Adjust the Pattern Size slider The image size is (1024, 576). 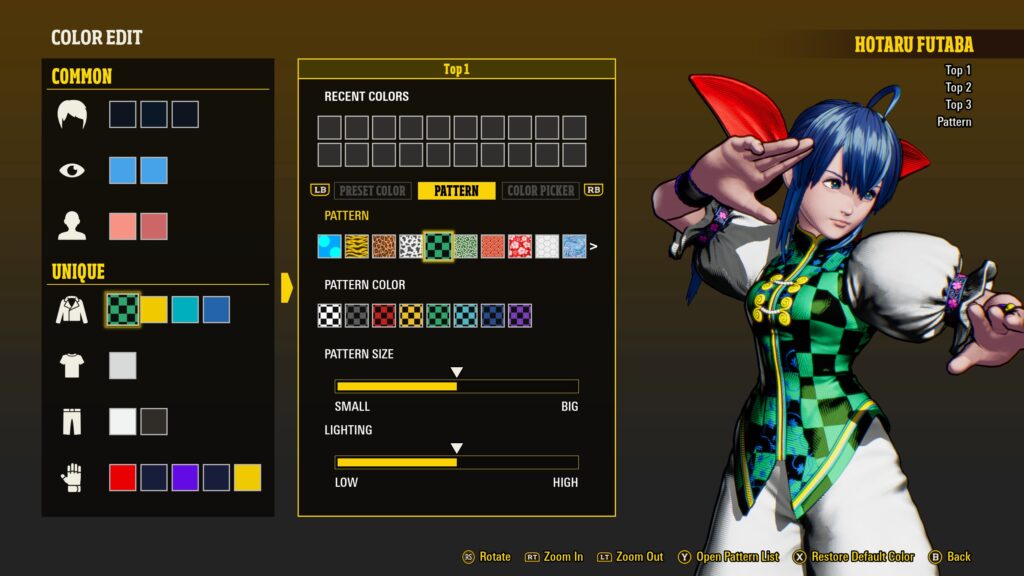[456, 386]
